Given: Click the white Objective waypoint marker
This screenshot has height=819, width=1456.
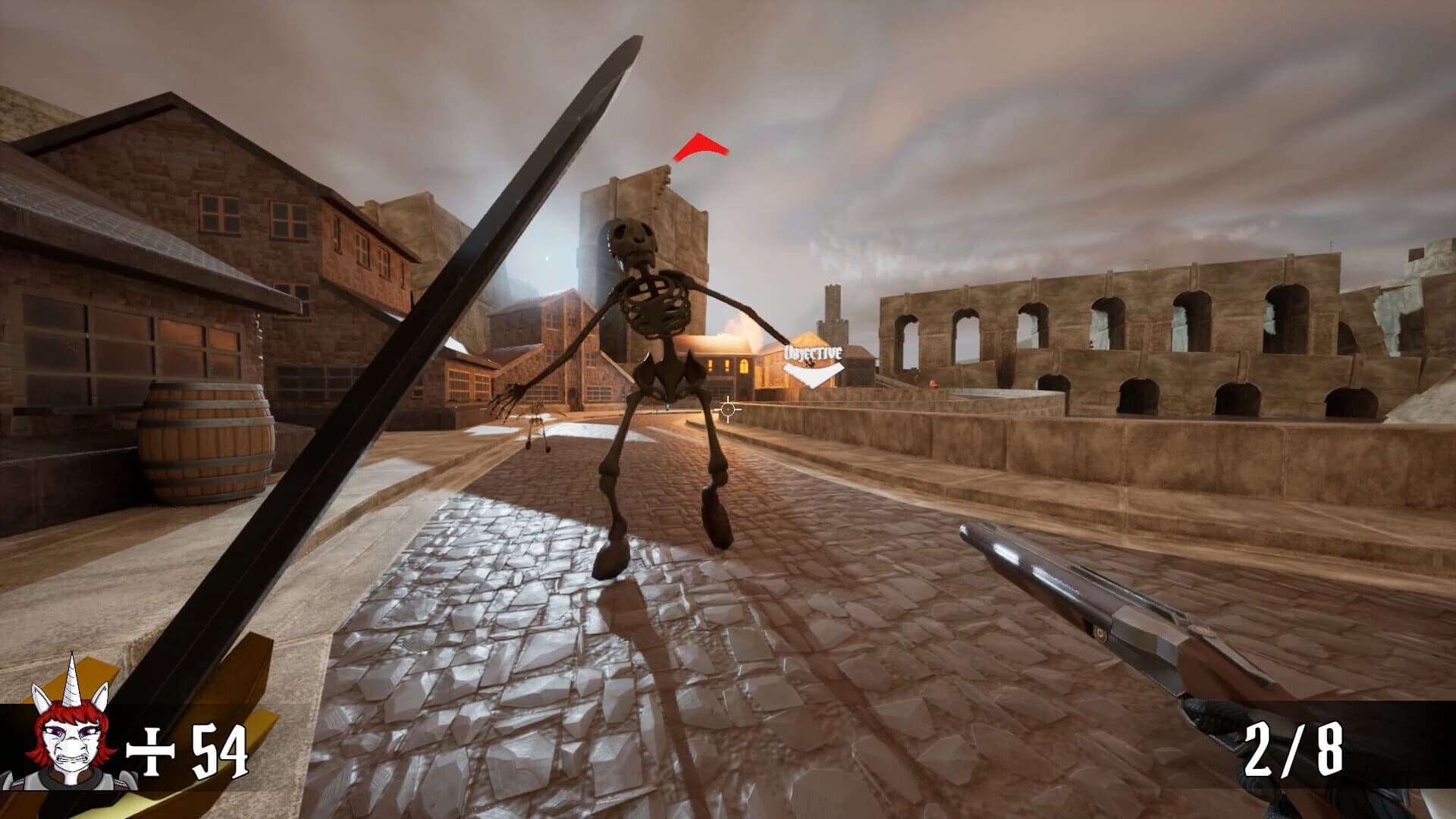Looking at the screenshot, I should coord(813,362).
